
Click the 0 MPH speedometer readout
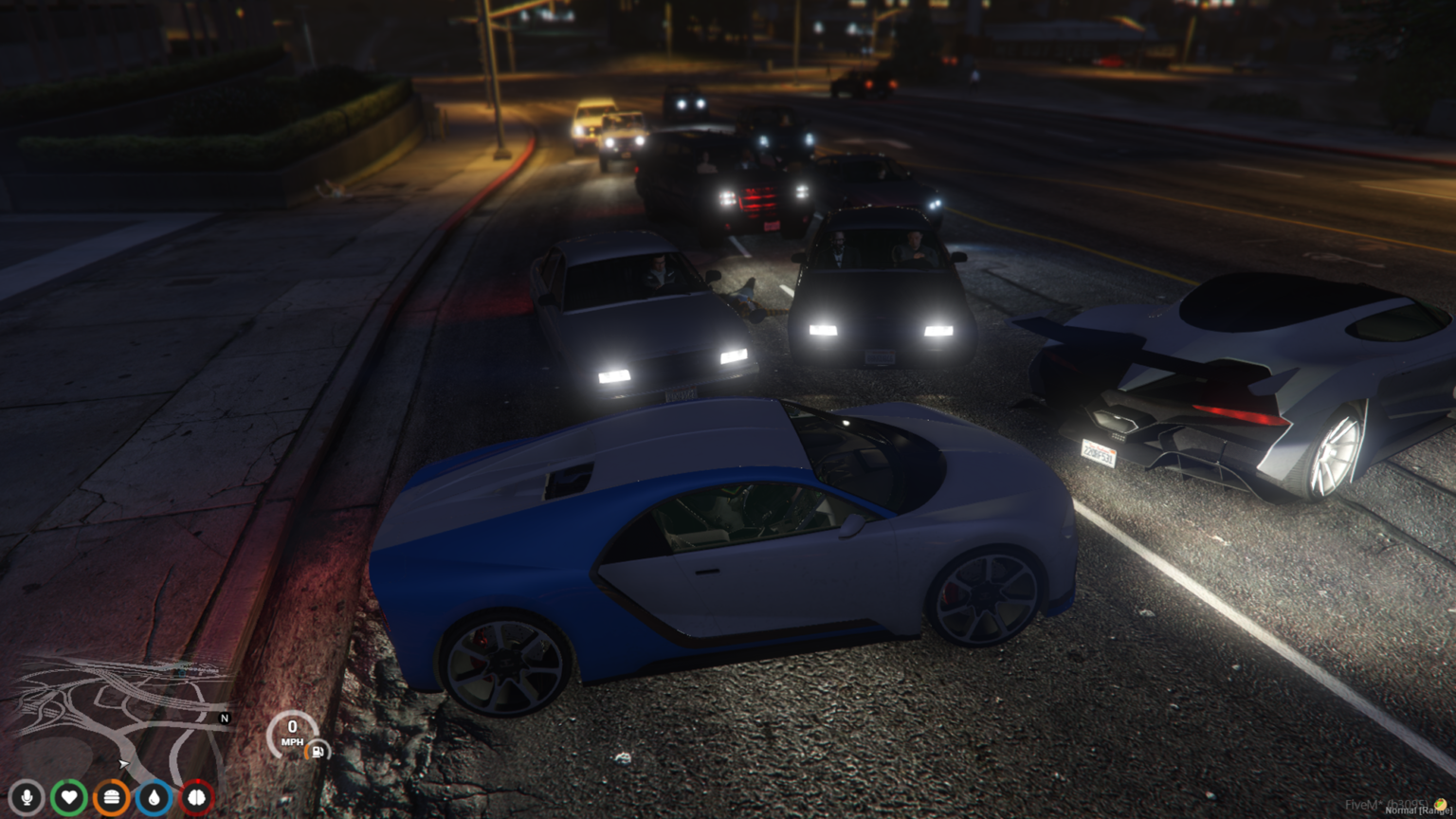(293, 732)
